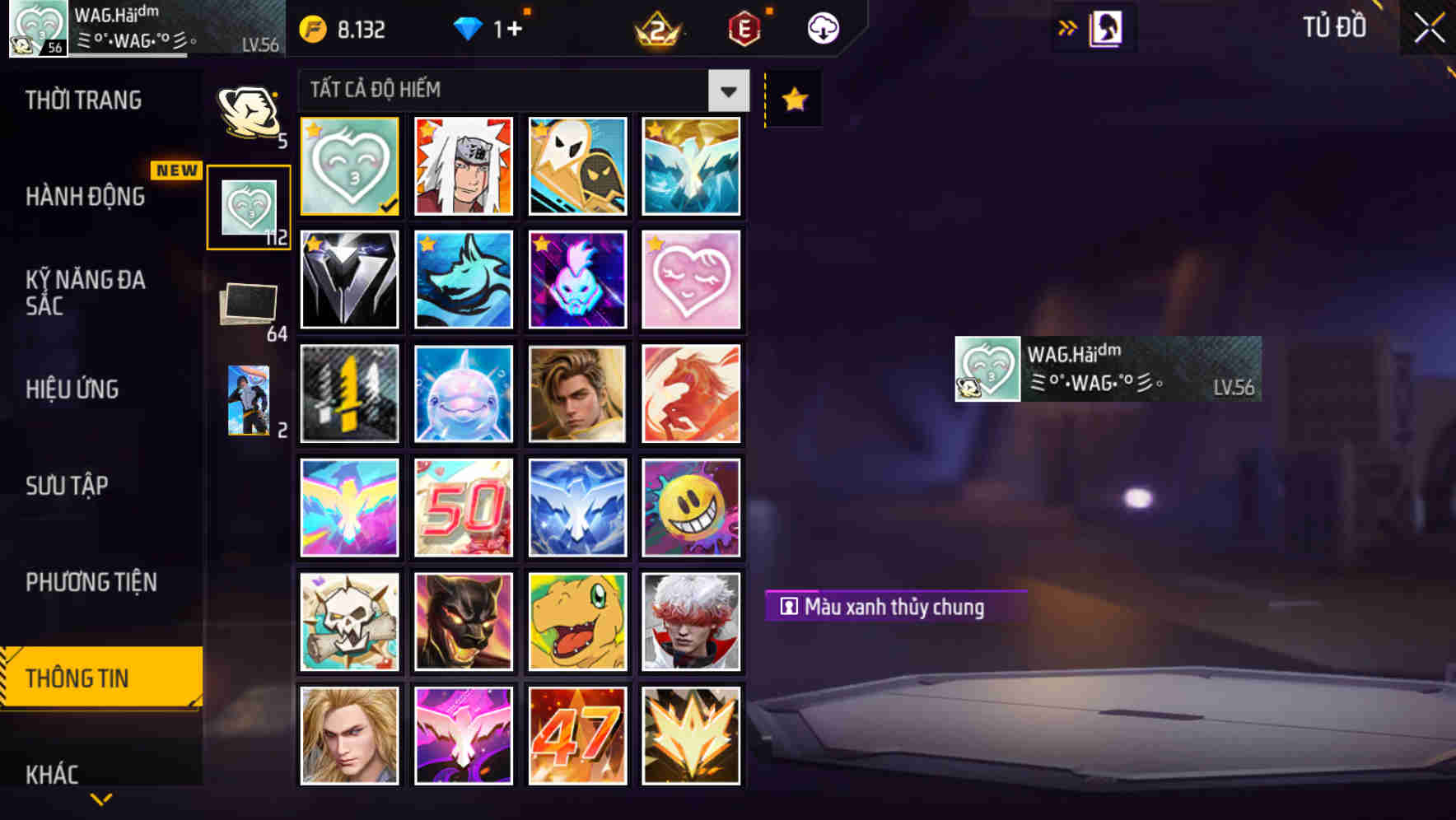Select the avatar category icon with 112 items
Viewport: 1456px width, 820px height.
coord(250,206)
